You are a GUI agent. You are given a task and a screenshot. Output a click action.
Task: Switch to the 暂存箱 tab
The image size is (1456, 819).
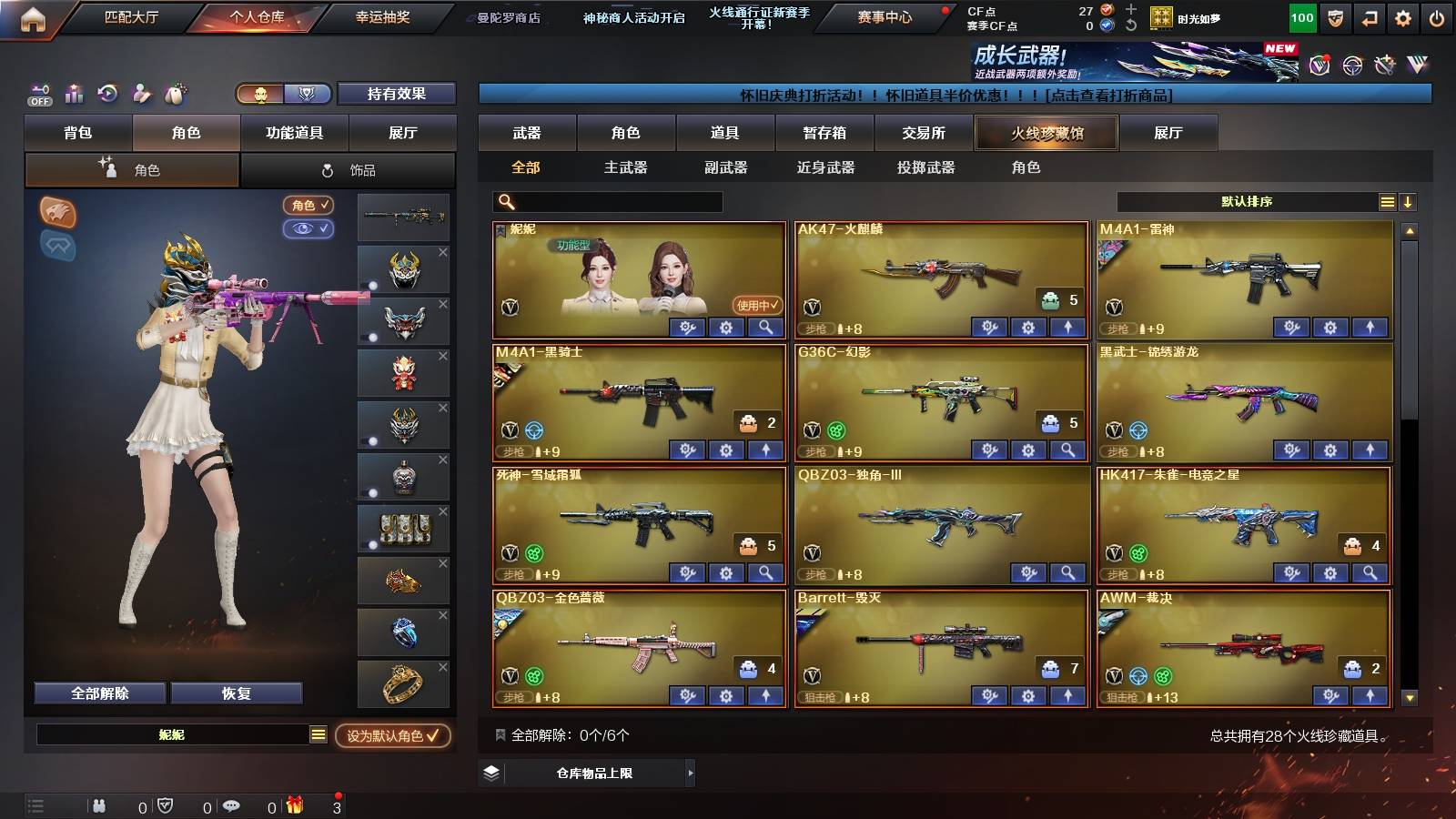(x=824, y=133)
